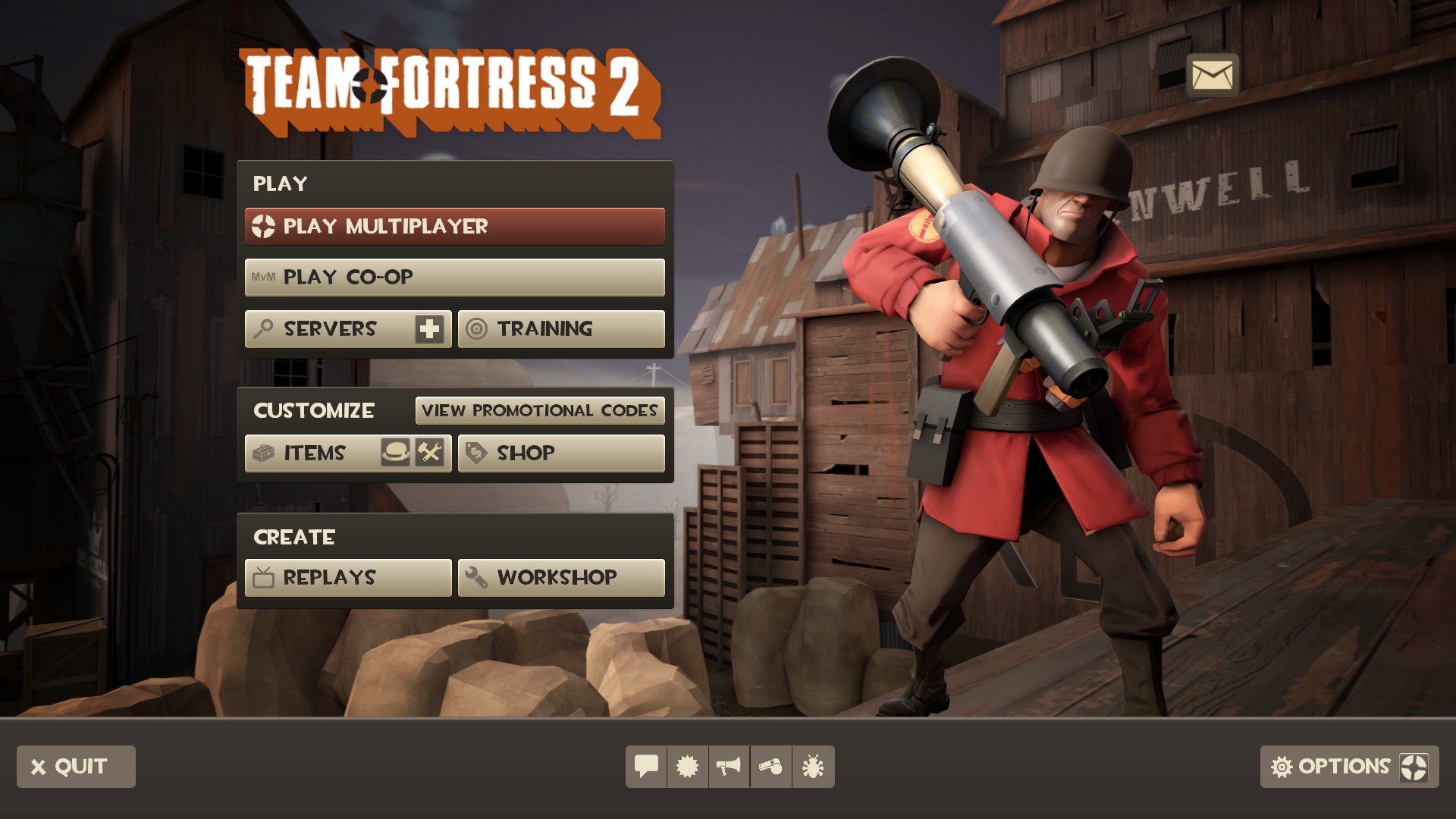Click the gear icon on Options
This screenshot has width=1456, height=819.
[1282, 767]
